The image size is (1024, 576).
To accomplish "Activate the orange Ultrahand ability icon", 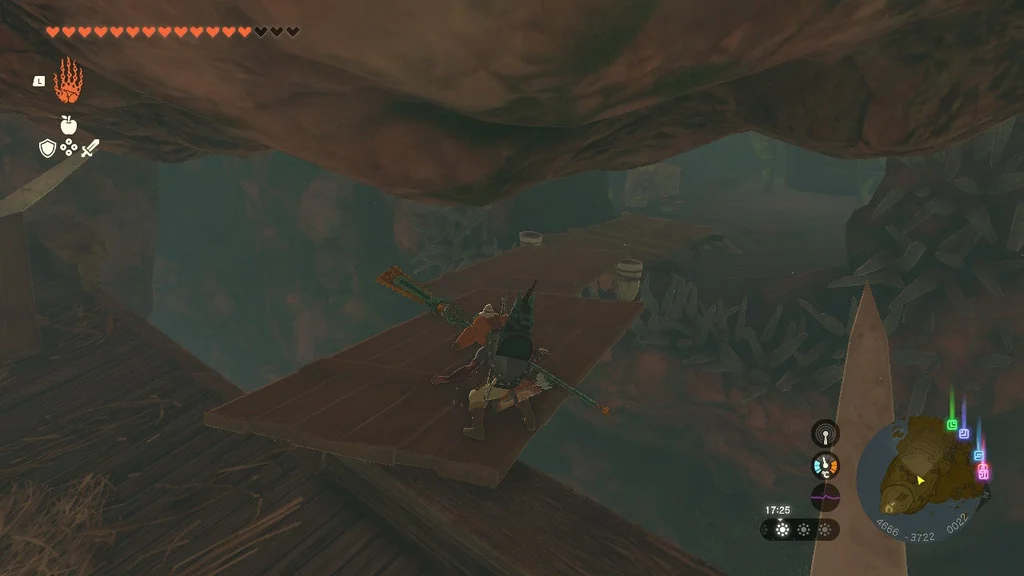I will (68, 82).
